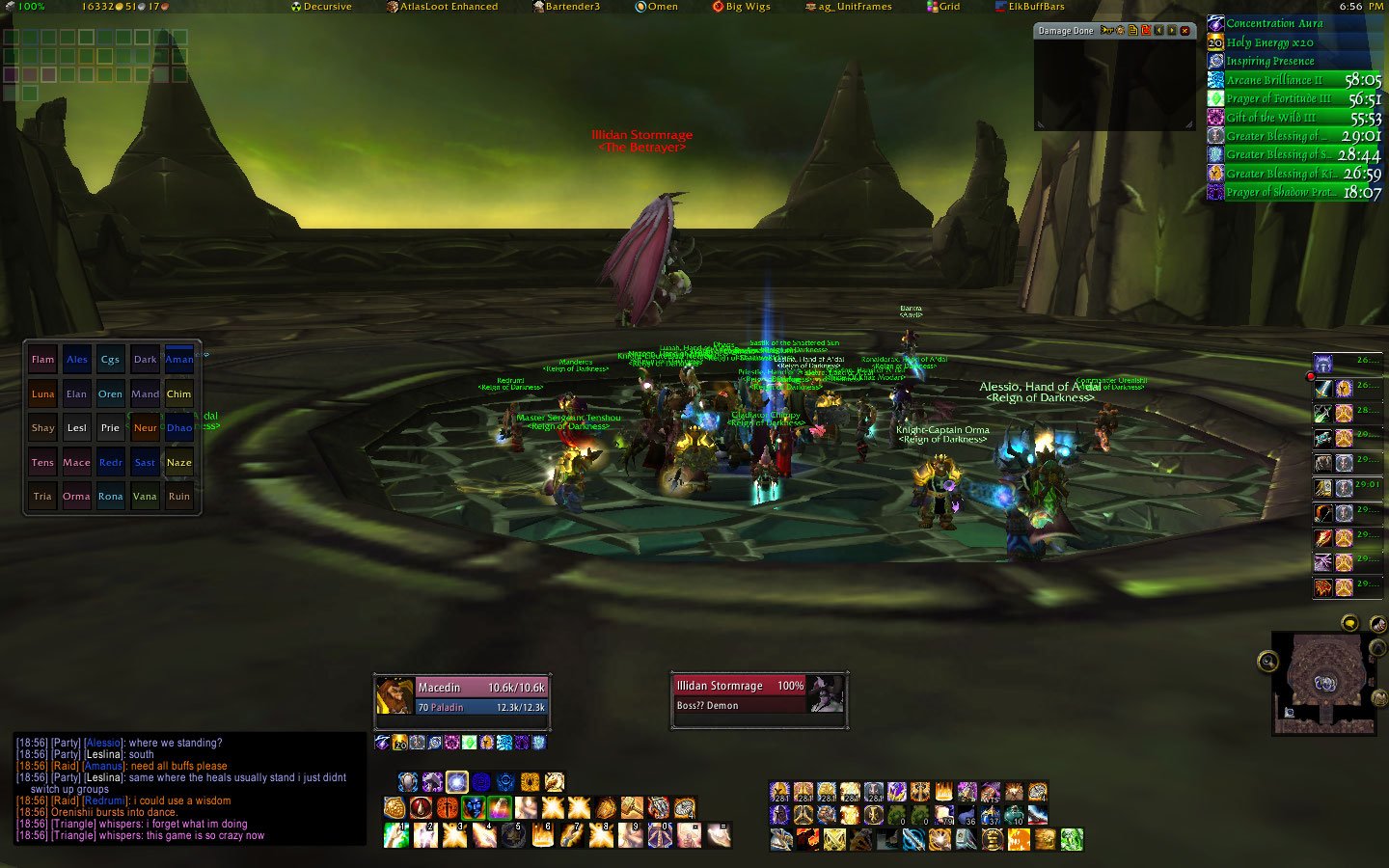Viewport: 1389px width, 868px height.
Task: Open the minimap
Action: point(1323,682)
